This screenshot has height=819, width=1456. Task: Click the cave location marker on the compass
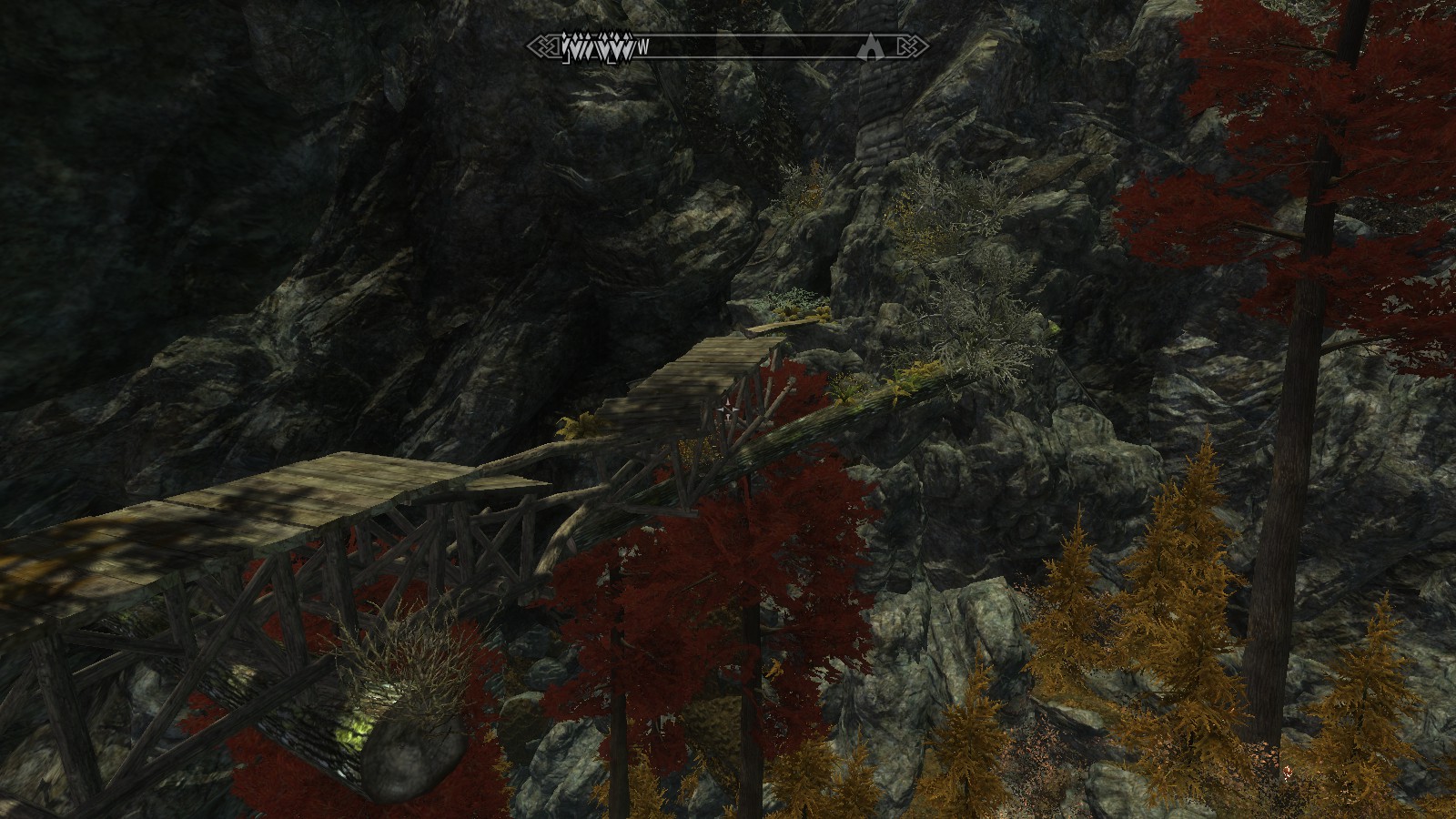tap(872, 46)
